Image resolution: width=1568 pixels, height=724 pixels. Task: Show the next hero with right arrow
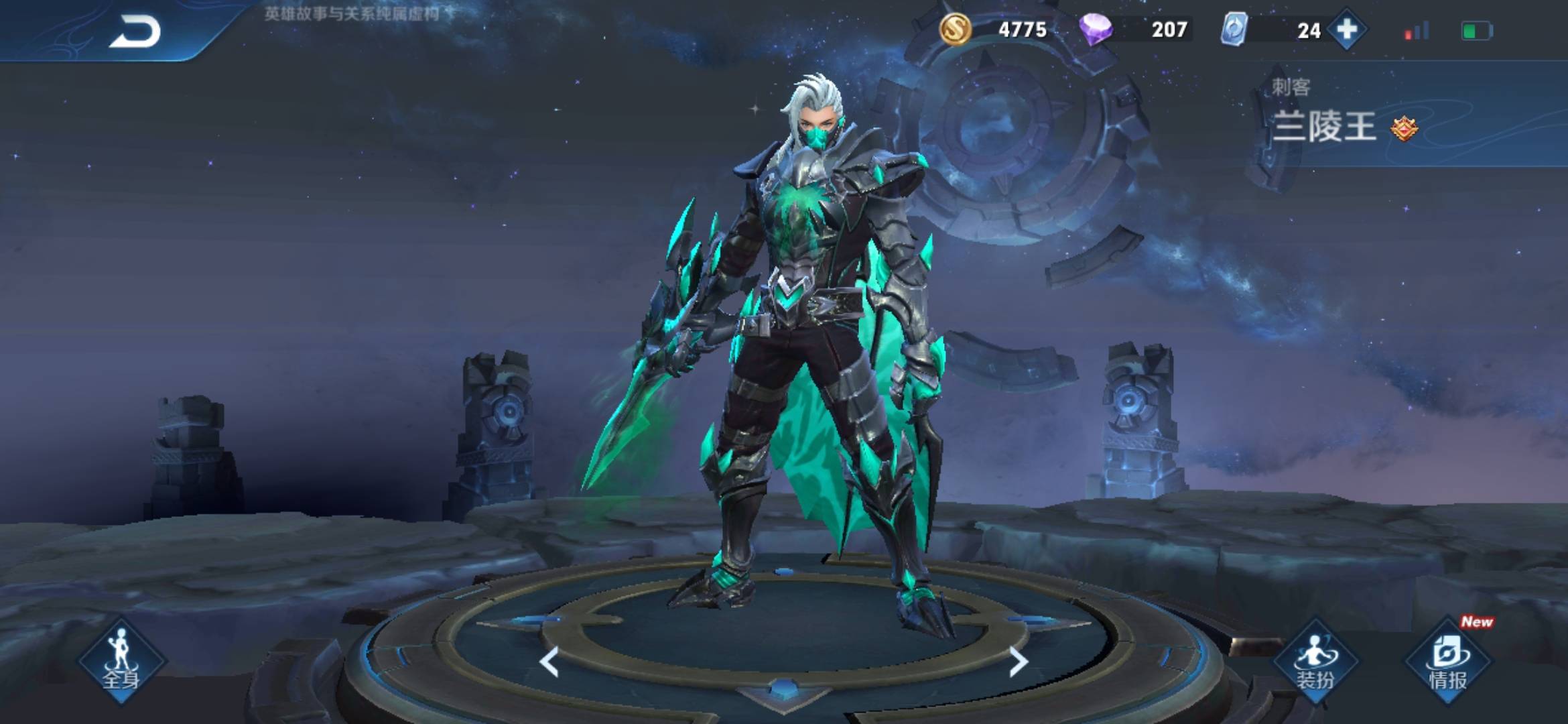pos(1018,662)
